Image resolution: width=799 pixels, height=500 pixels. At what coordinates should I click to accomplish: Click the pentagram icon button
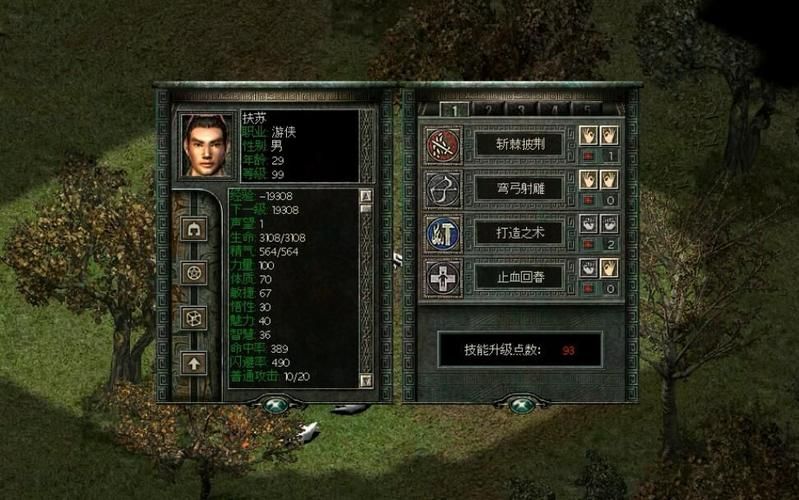[193, 272]
